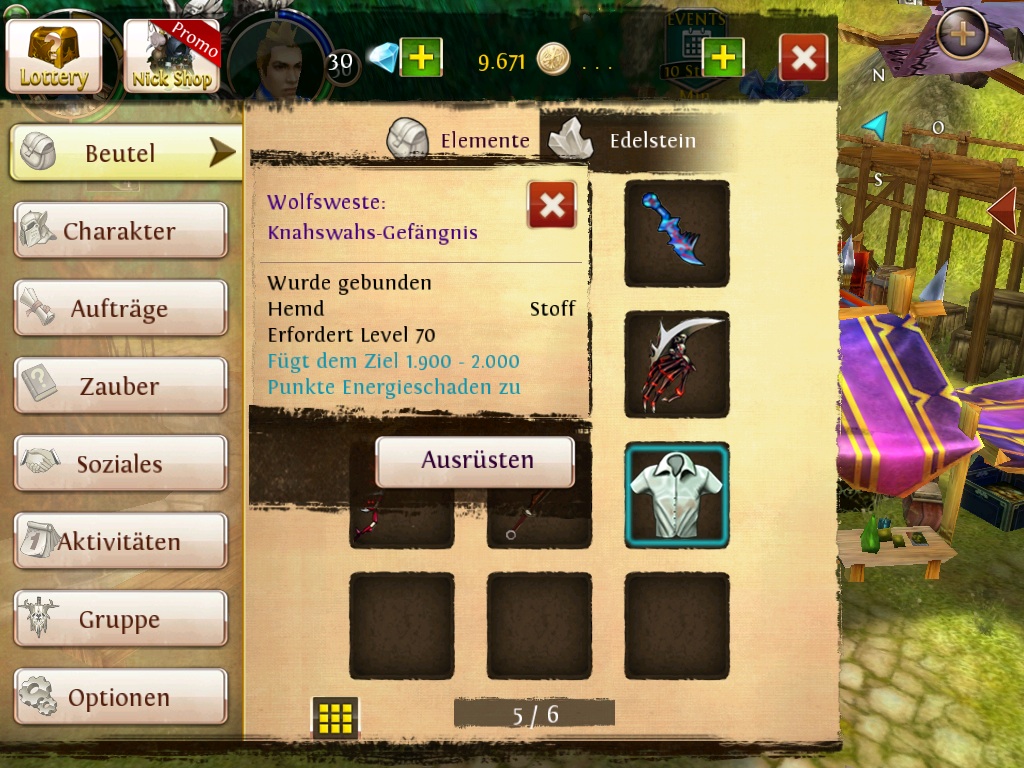Open the Charakter menu
This screenshot has height=768, width=1024.
pos(120,231)
